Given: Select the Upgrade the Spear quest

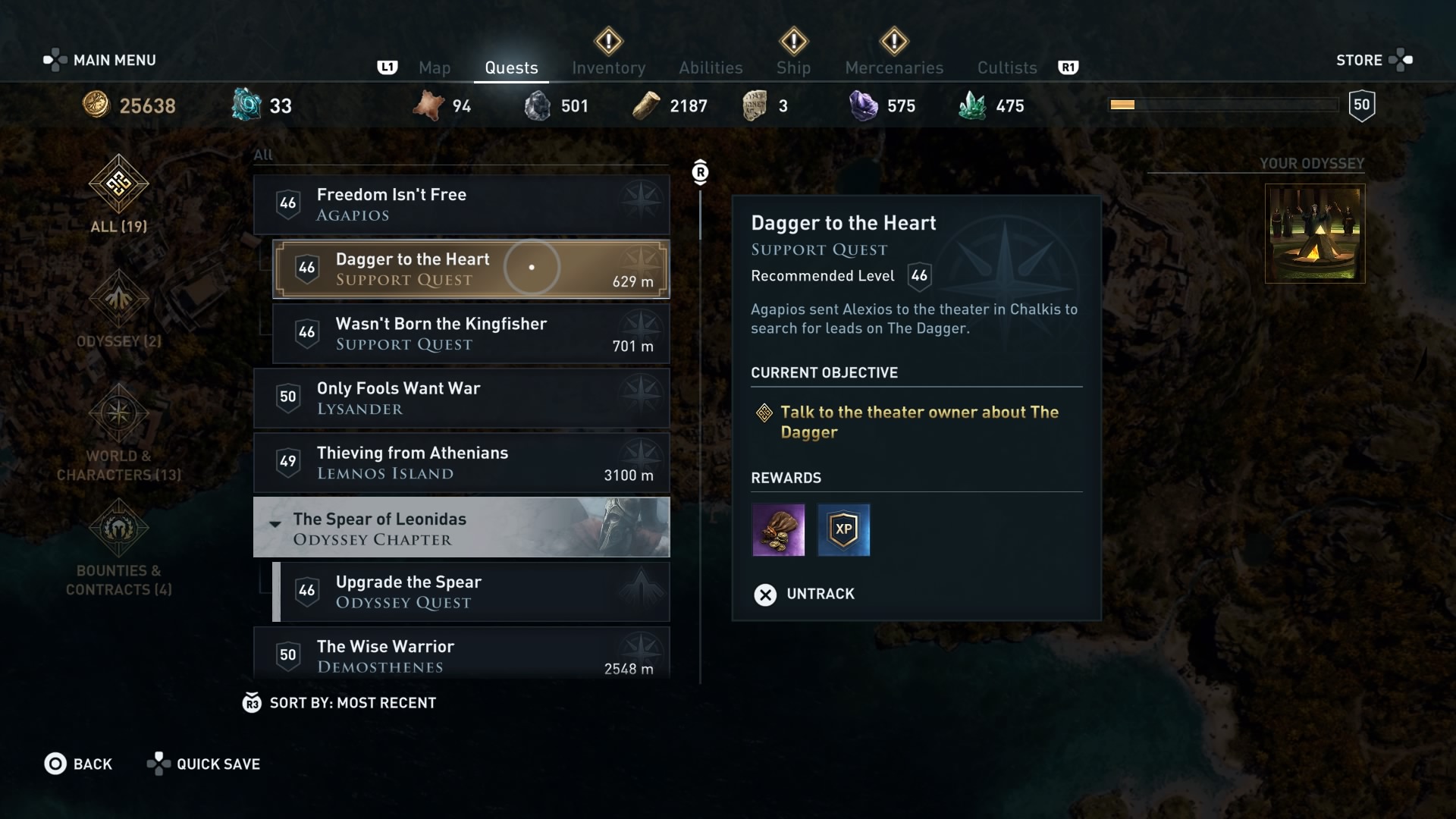Looking at the screenshot, I should [x=470, y=591].
